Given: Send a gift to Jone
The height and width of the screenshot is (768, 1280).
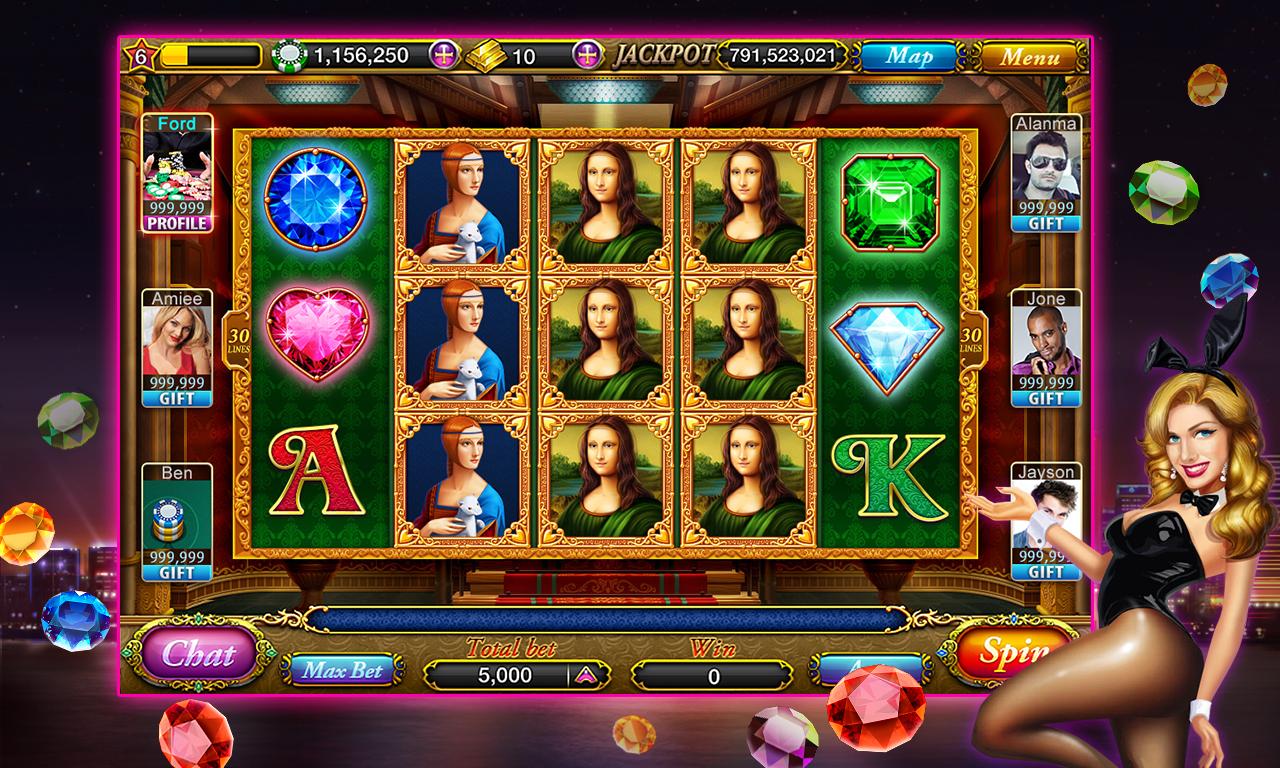Looking at the screenshot, I should coord(1046,399).
